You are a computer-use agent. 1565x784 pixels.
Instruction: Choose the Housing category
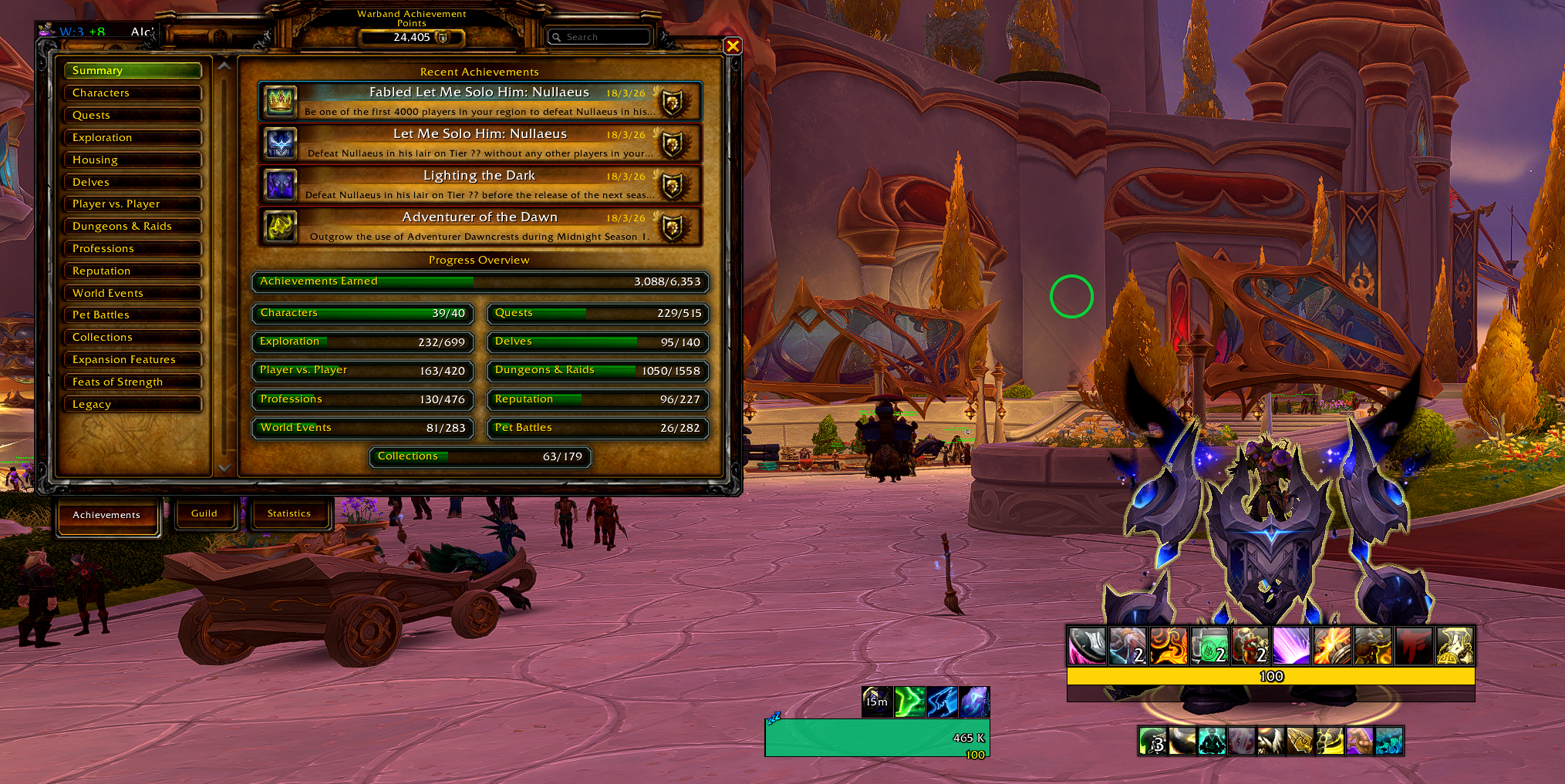point(133,160)
